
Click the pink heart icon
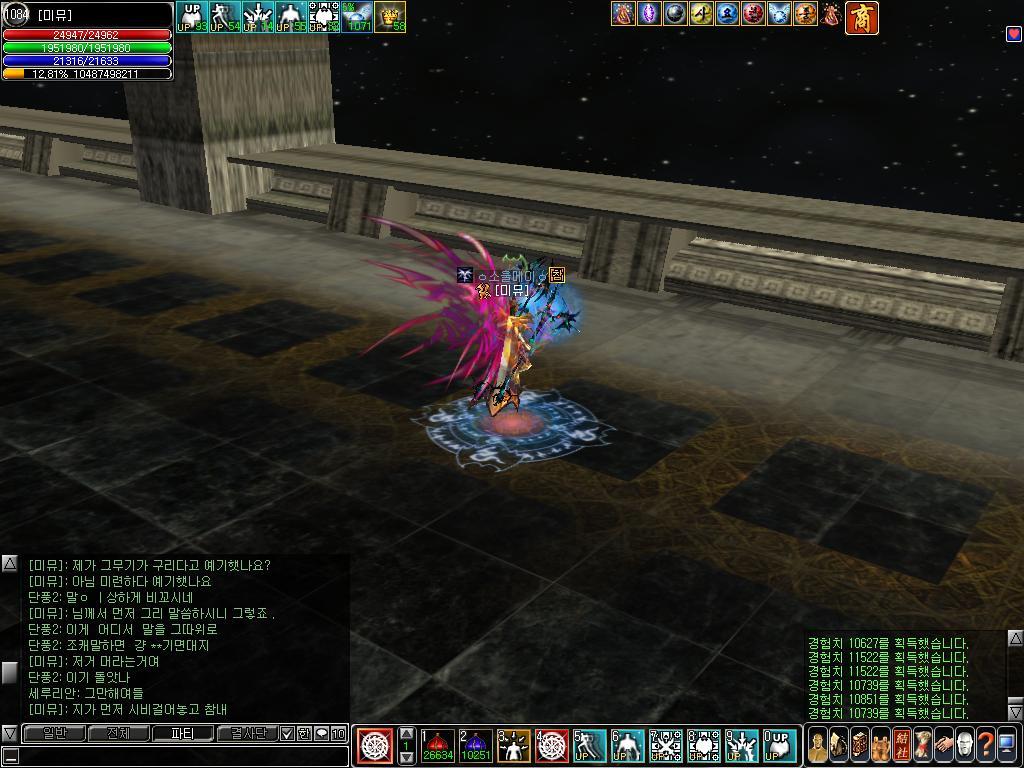pos(1013,34)
